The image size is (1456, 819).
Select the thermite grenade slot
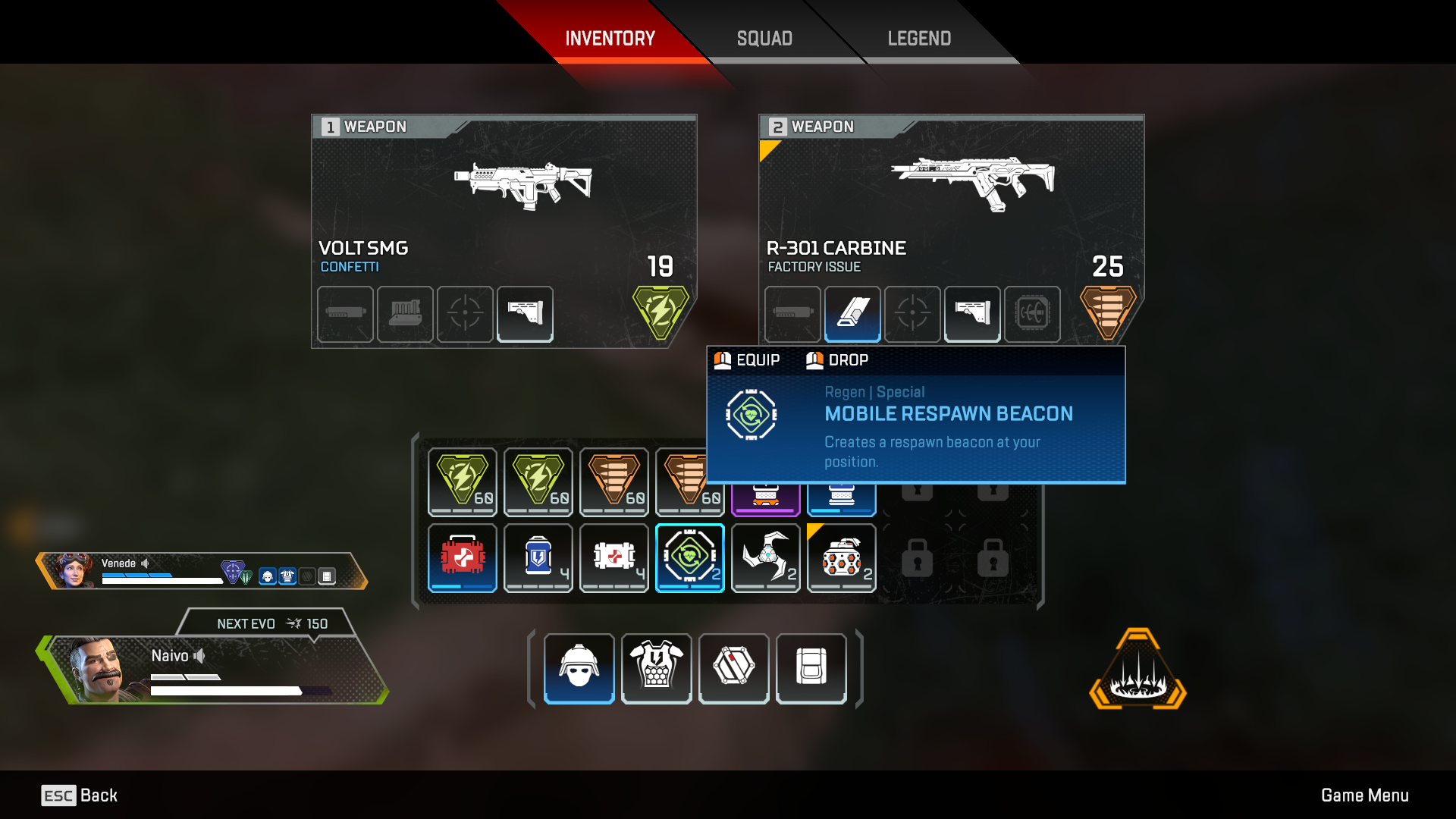point(841,557)
